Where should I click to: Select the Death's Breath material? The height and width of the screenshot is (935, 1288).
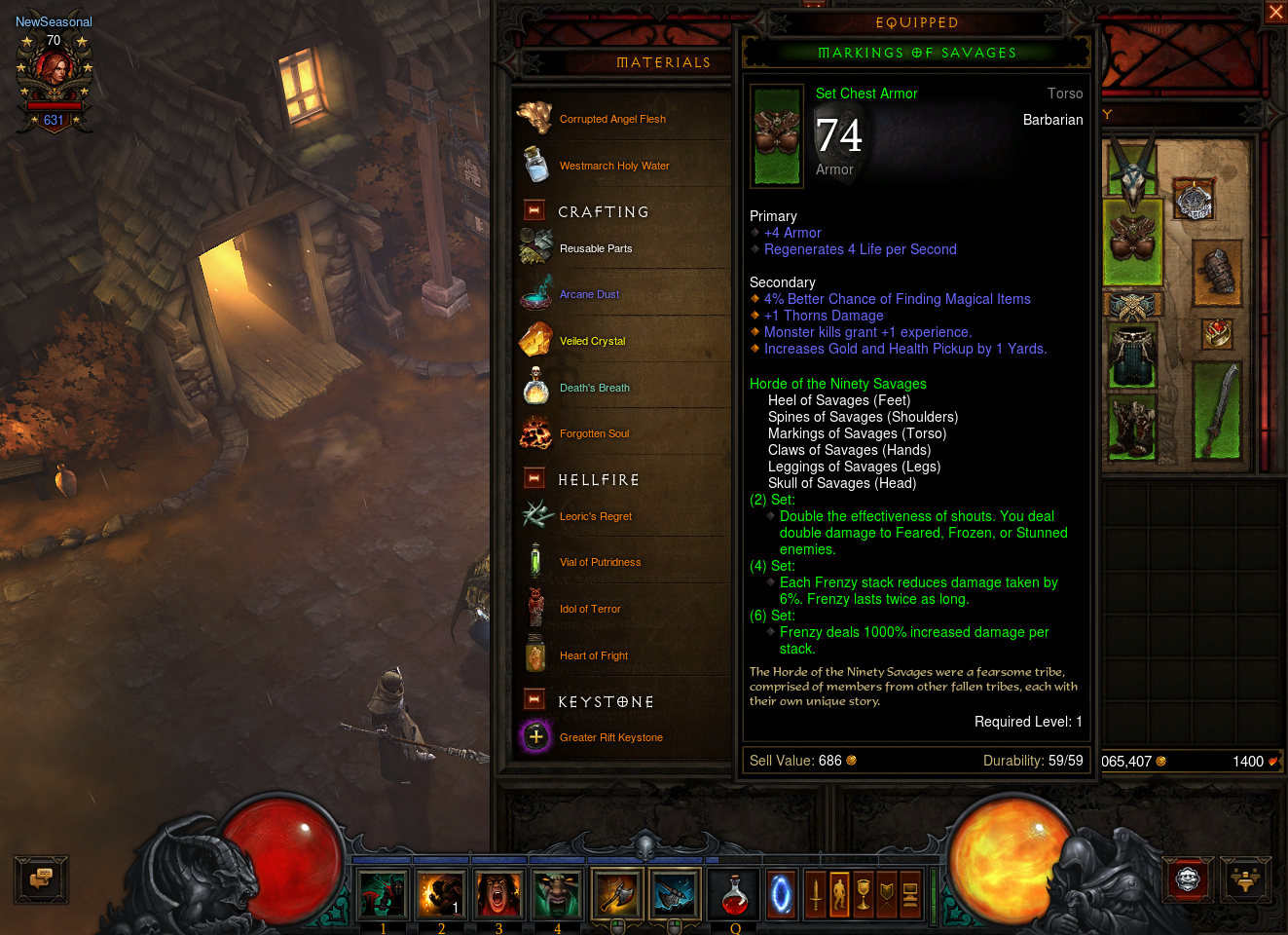click(594, 388)
